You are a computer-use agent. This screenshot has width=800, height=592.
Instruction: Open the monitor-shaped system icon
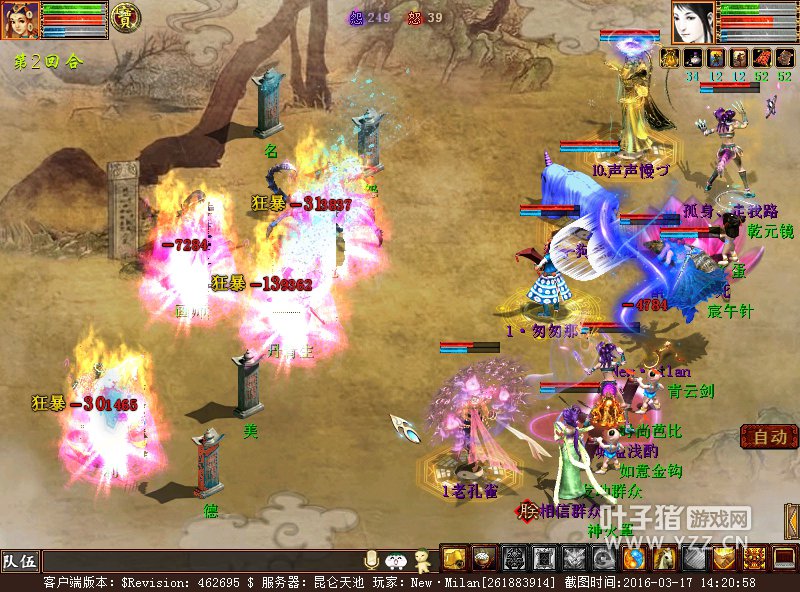[x=785, y=558]
